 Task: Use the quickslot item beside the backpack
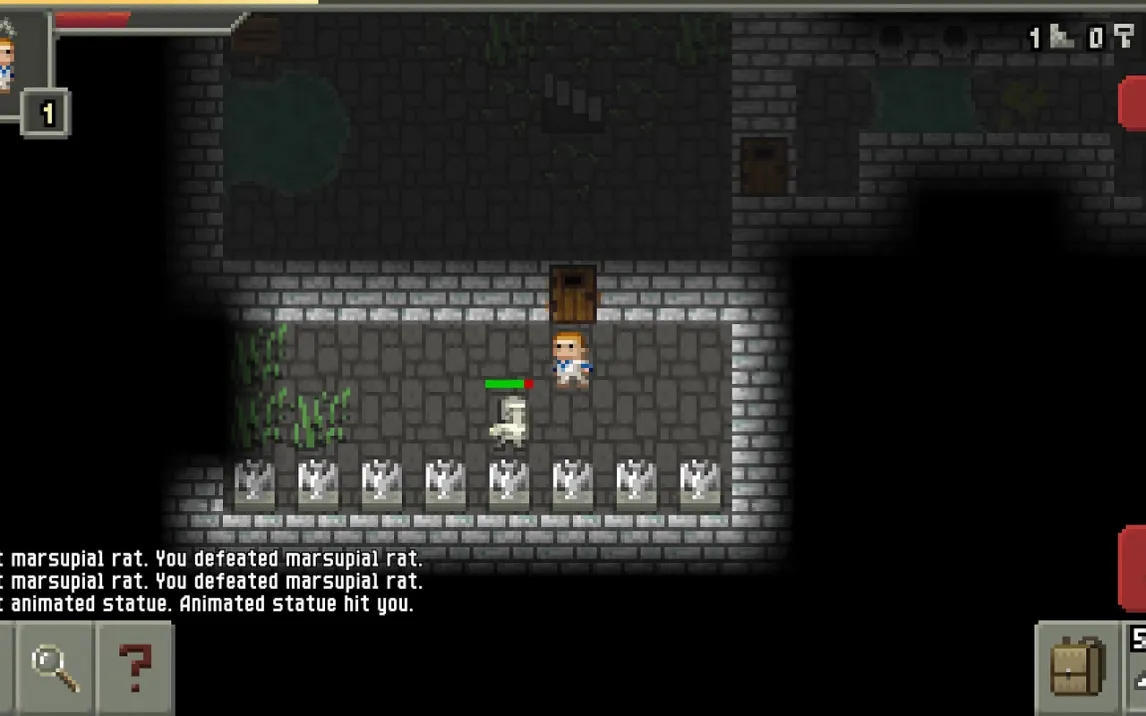(1136, 667)
